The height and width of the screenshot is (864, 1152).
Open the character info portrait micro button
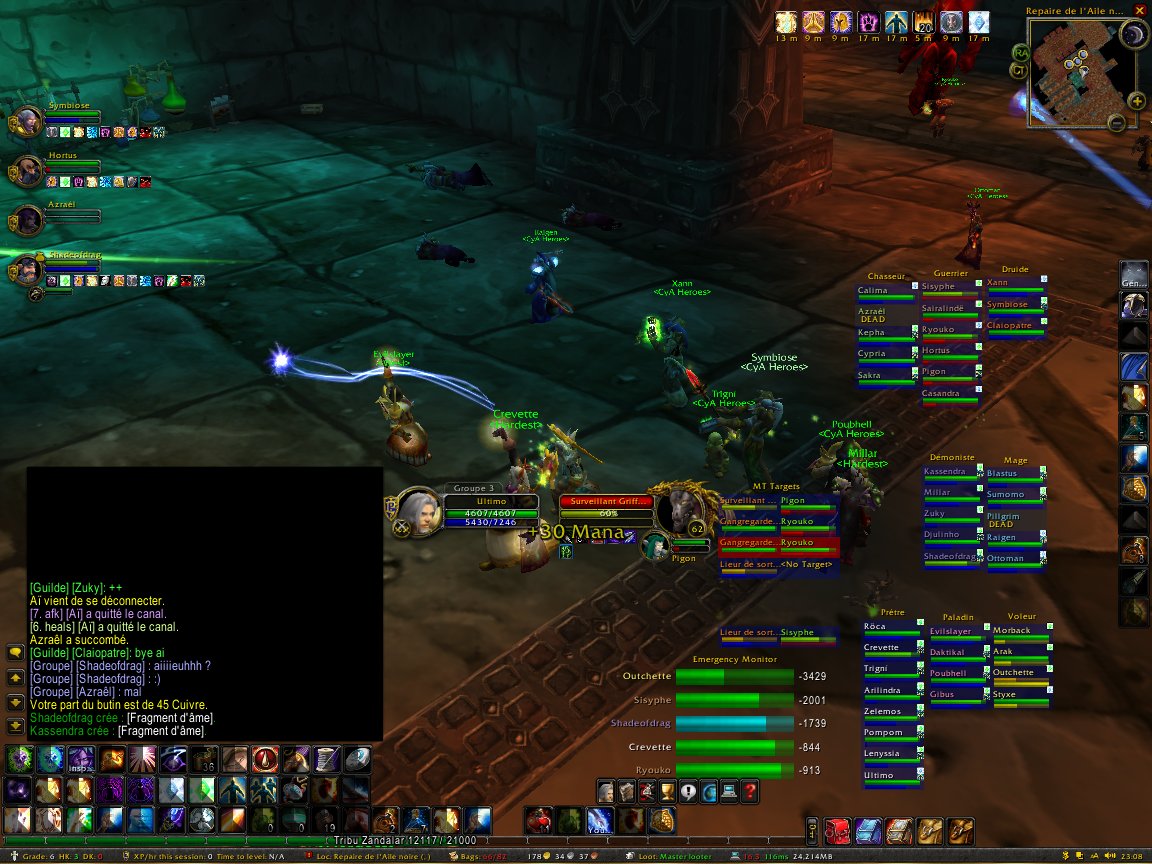[605, 792]
